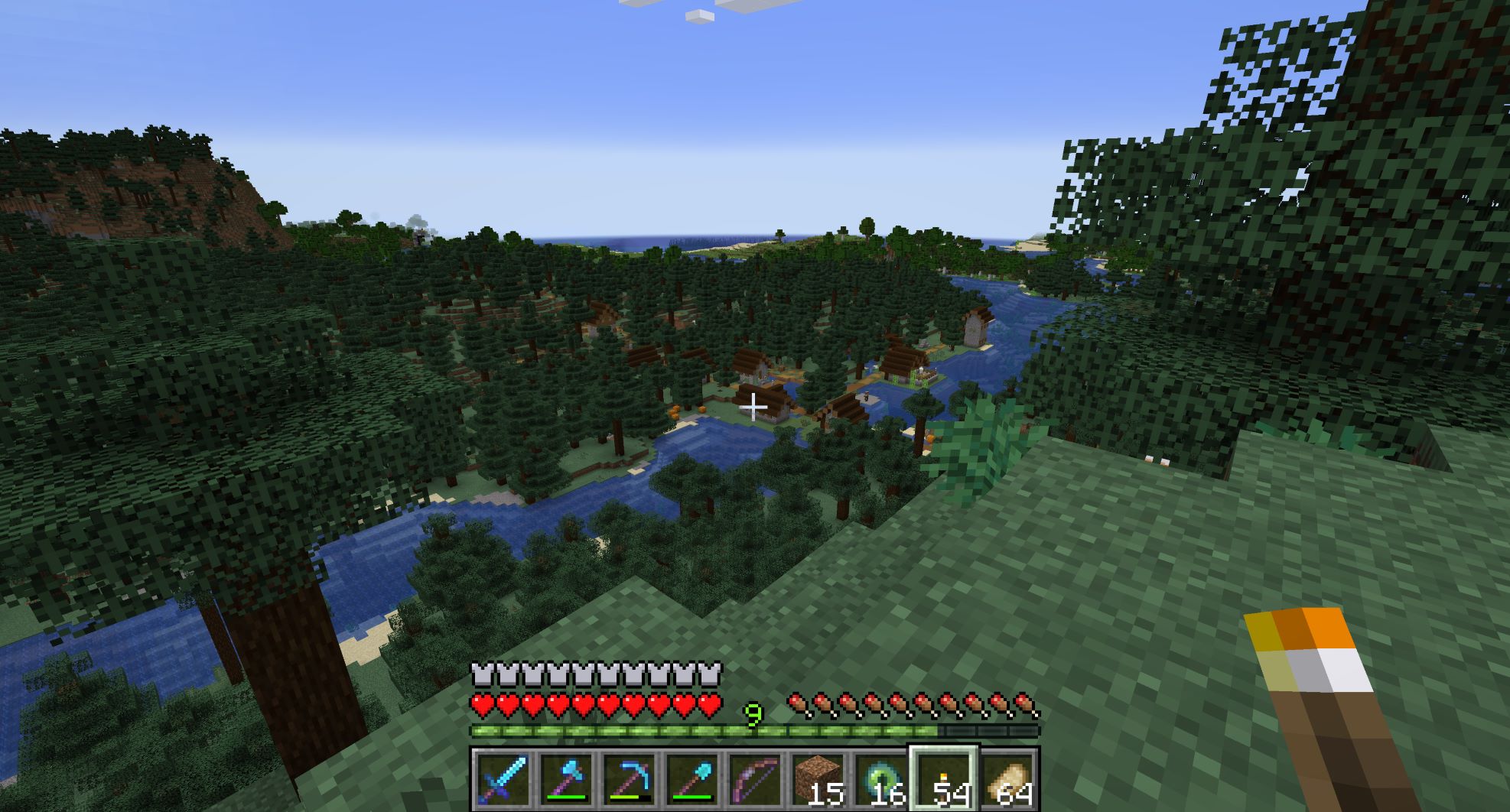This screenshot has width=1510, height=812.
Task: Switch to the enchanted bow slot
Action: pyautogui.click(x=755, y=779)
